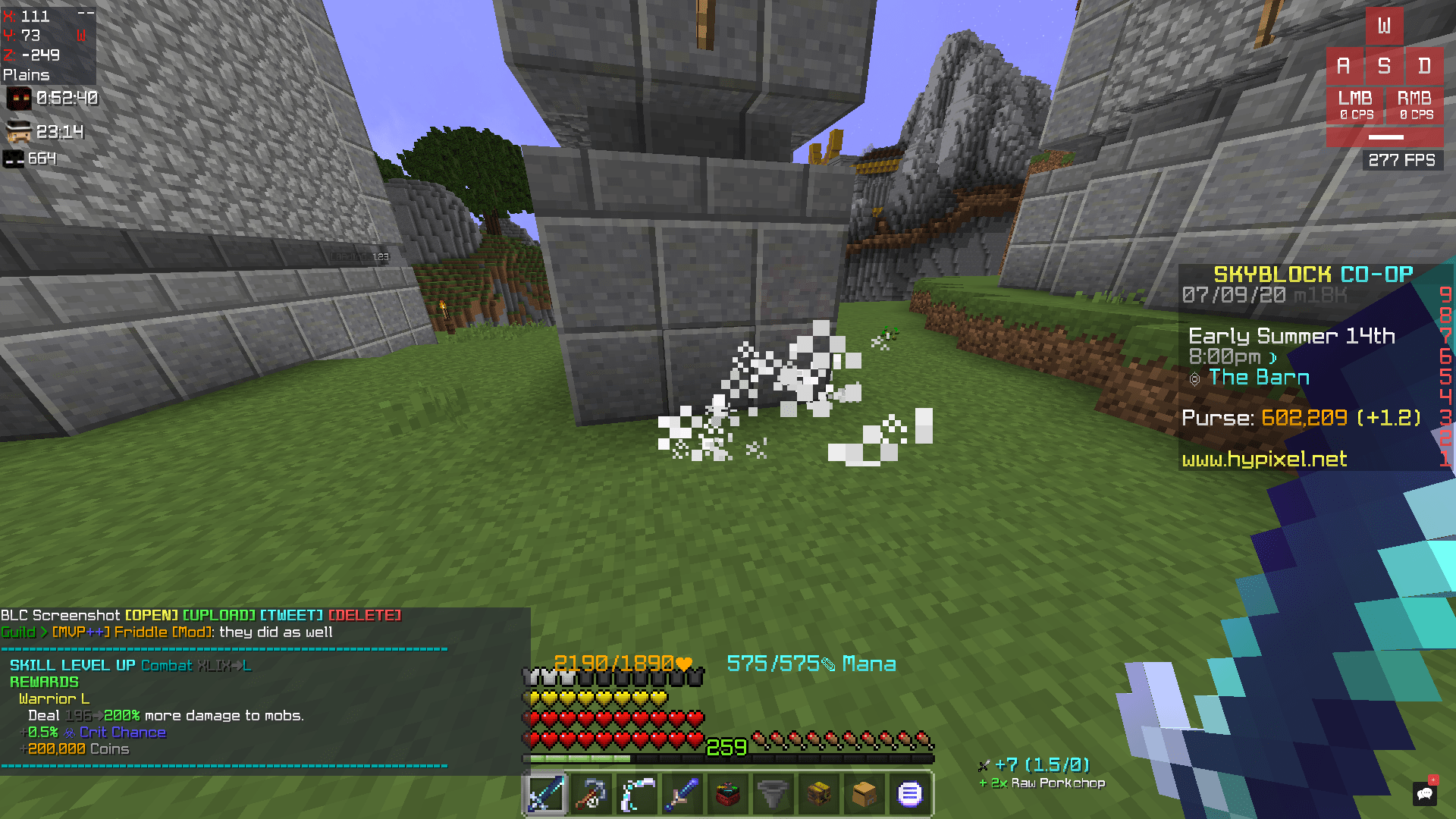This screenshot has height=819, width=1456.
Task: Toggle the LMB CPS indicator
Action: click(x=1354, y=105)
